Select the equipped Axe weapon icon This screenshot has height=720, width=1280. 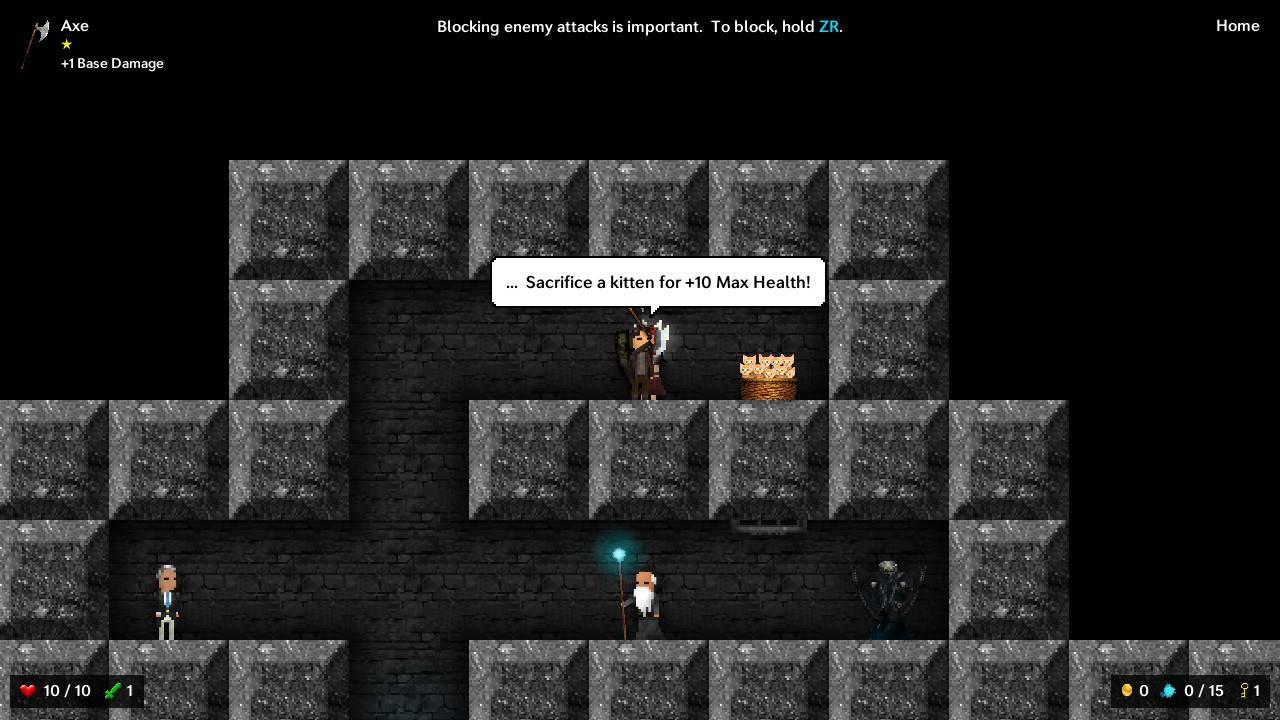pyautogui.click(x=36, y=43)
